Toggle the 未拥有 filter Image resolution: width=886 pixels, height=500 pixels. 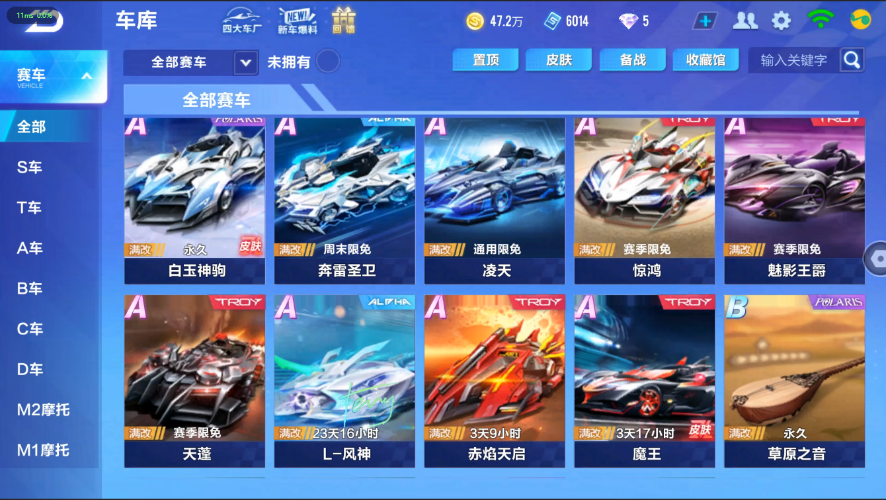[327, 62]
